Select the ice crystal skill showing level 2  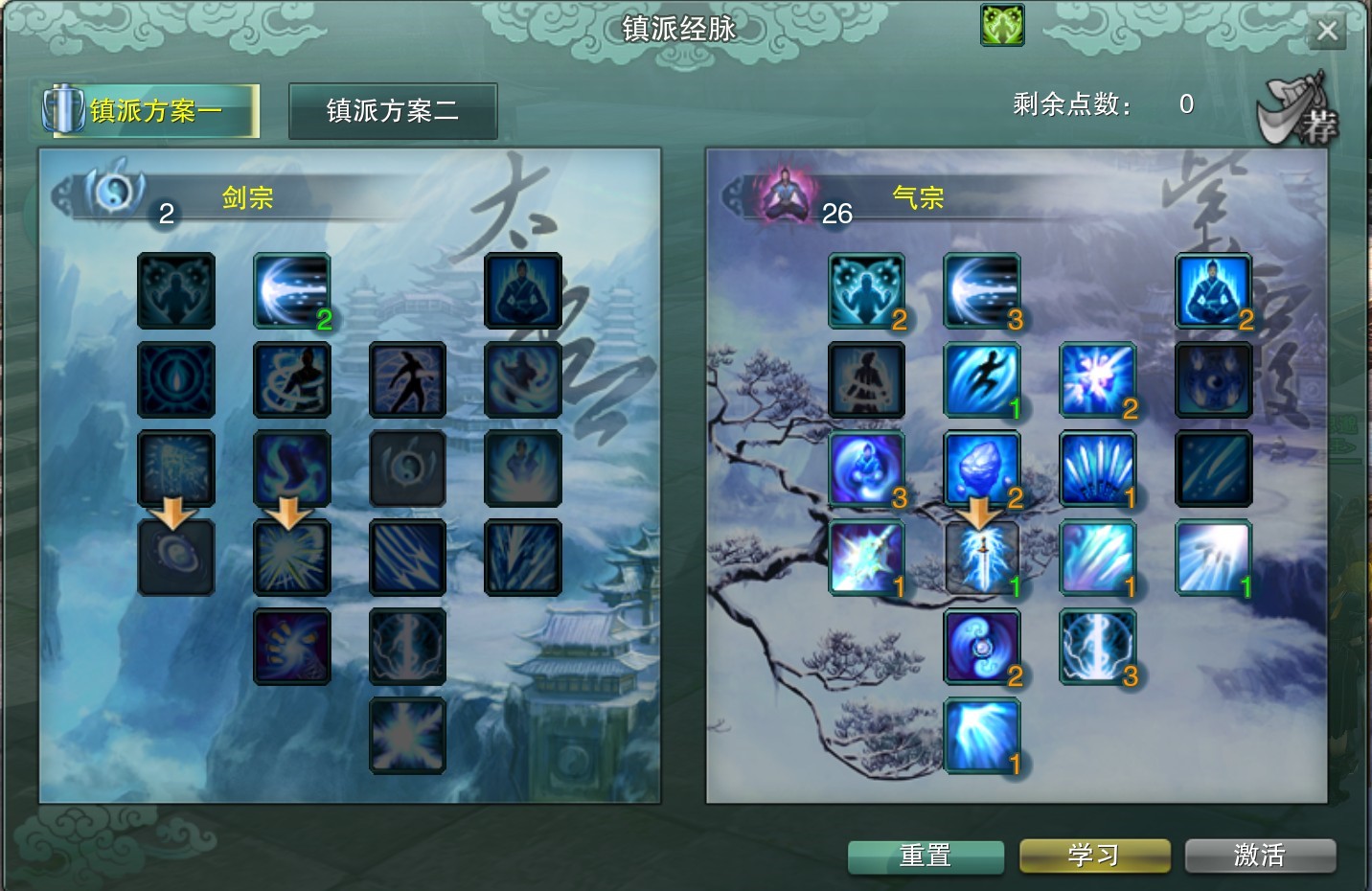pos(982,468)
